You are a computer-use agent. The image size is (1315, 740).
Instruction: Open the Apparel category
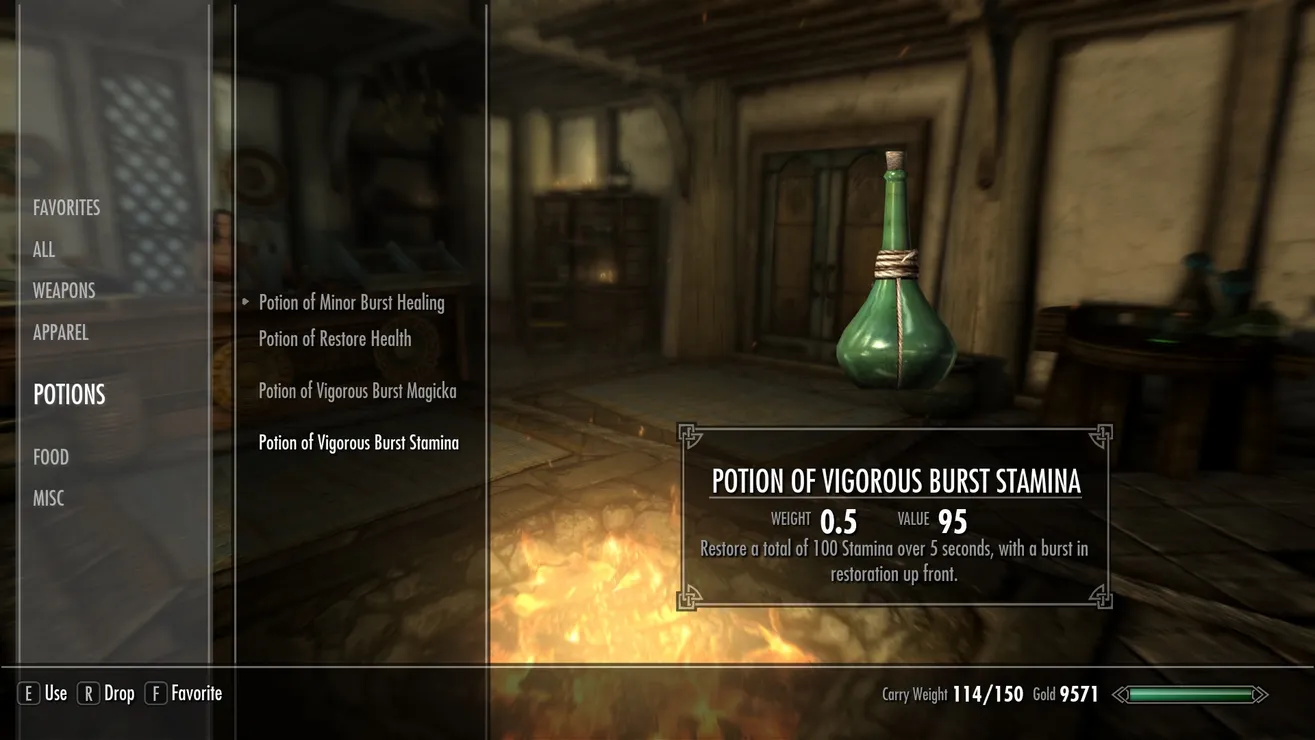[61, 333]
